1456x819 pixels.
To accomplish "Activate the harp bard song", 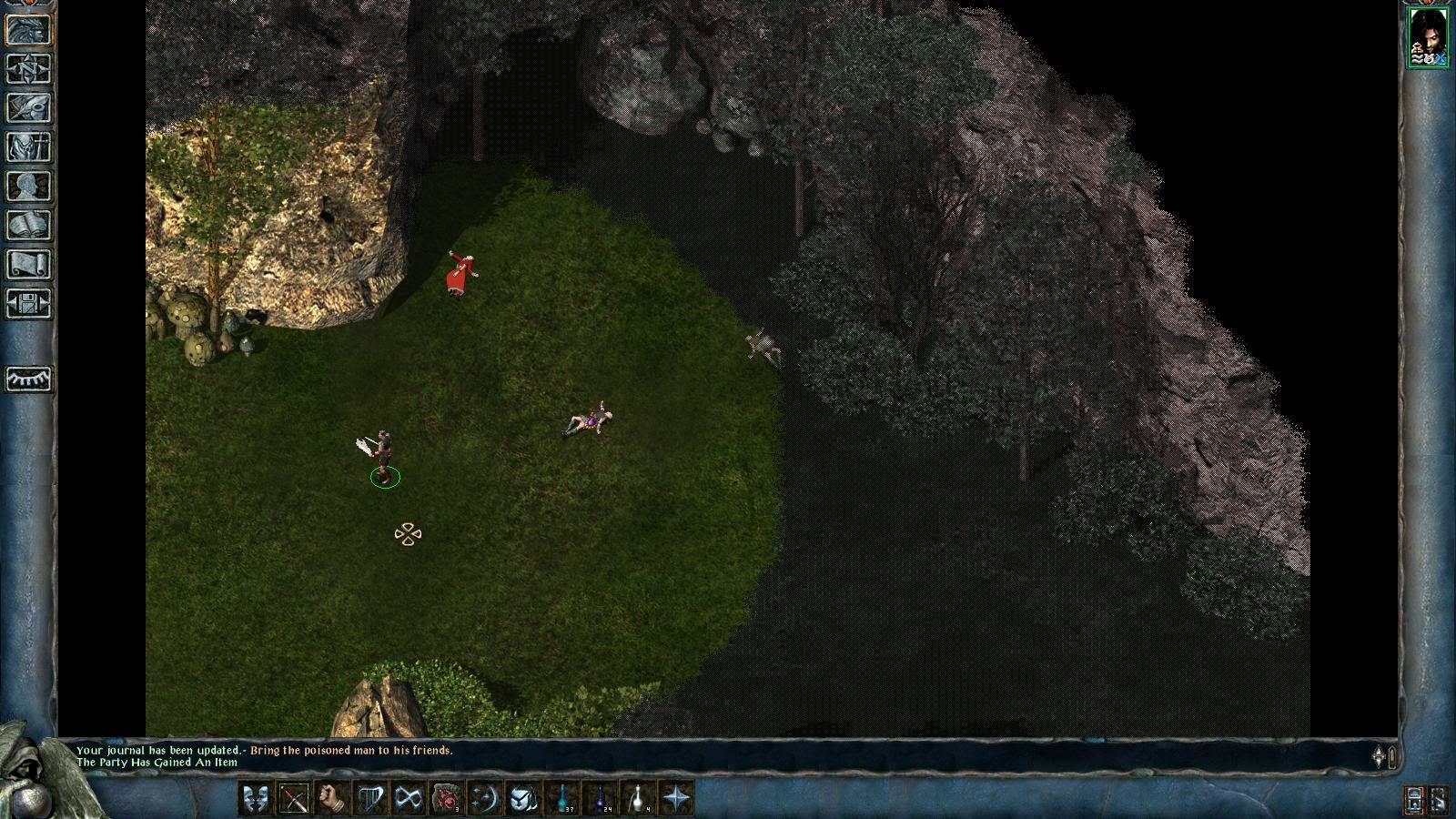I will click(370, 799).
